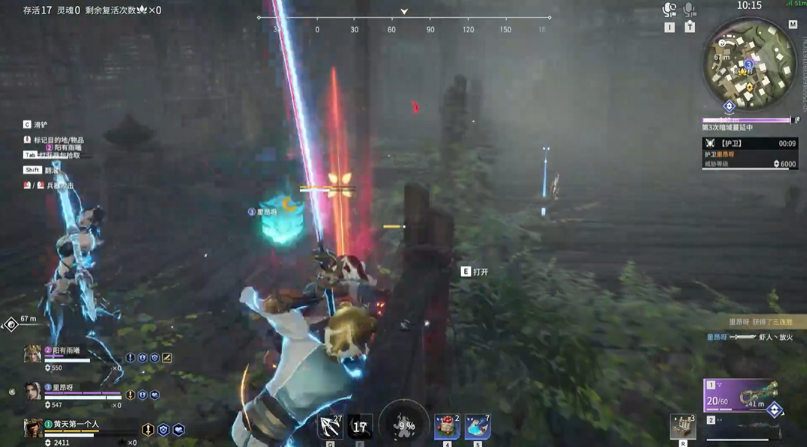Click your own portrait 黄天第一个人
This screenshot has height=447, width=807.
(x=33, y=430)
